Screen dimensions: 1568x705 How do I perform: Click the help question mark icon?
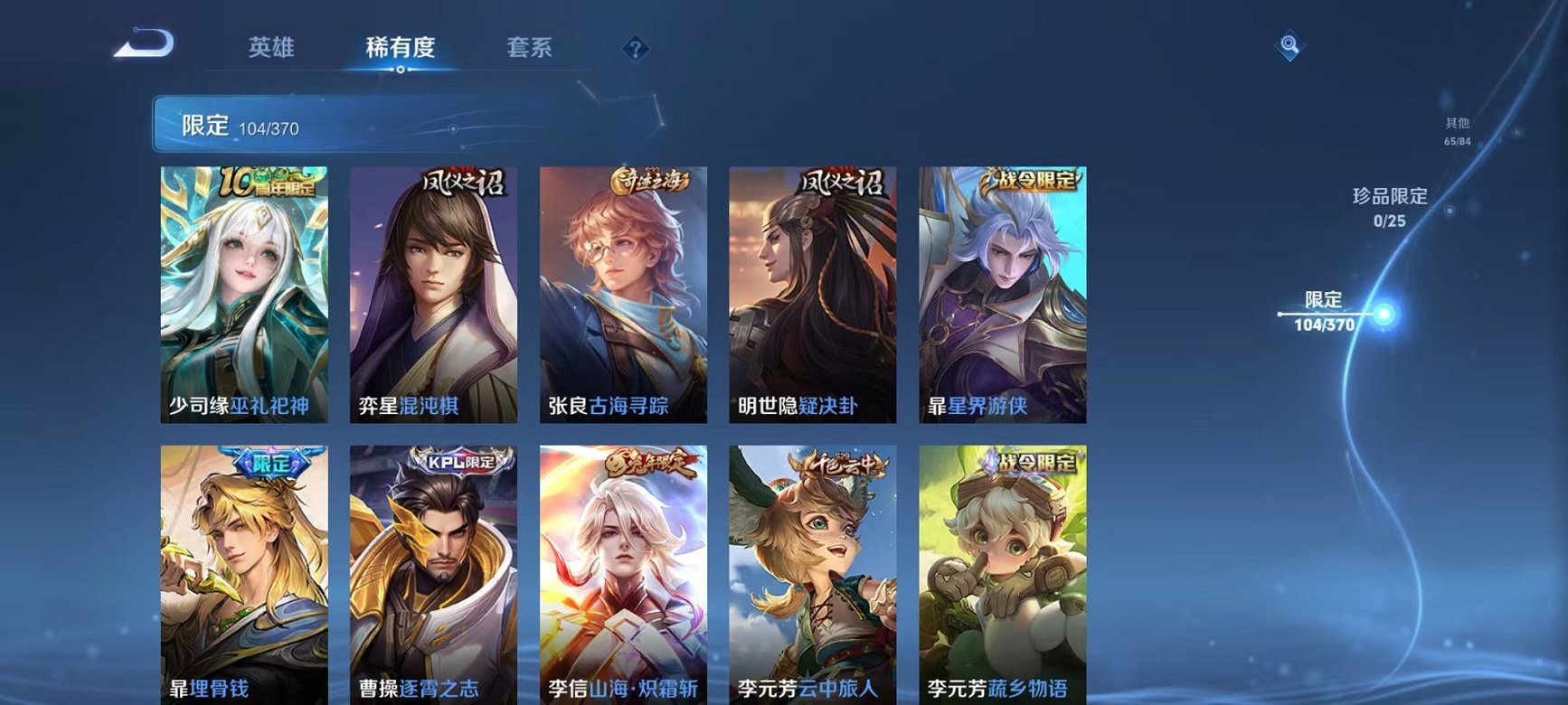[x=638, y=50]
